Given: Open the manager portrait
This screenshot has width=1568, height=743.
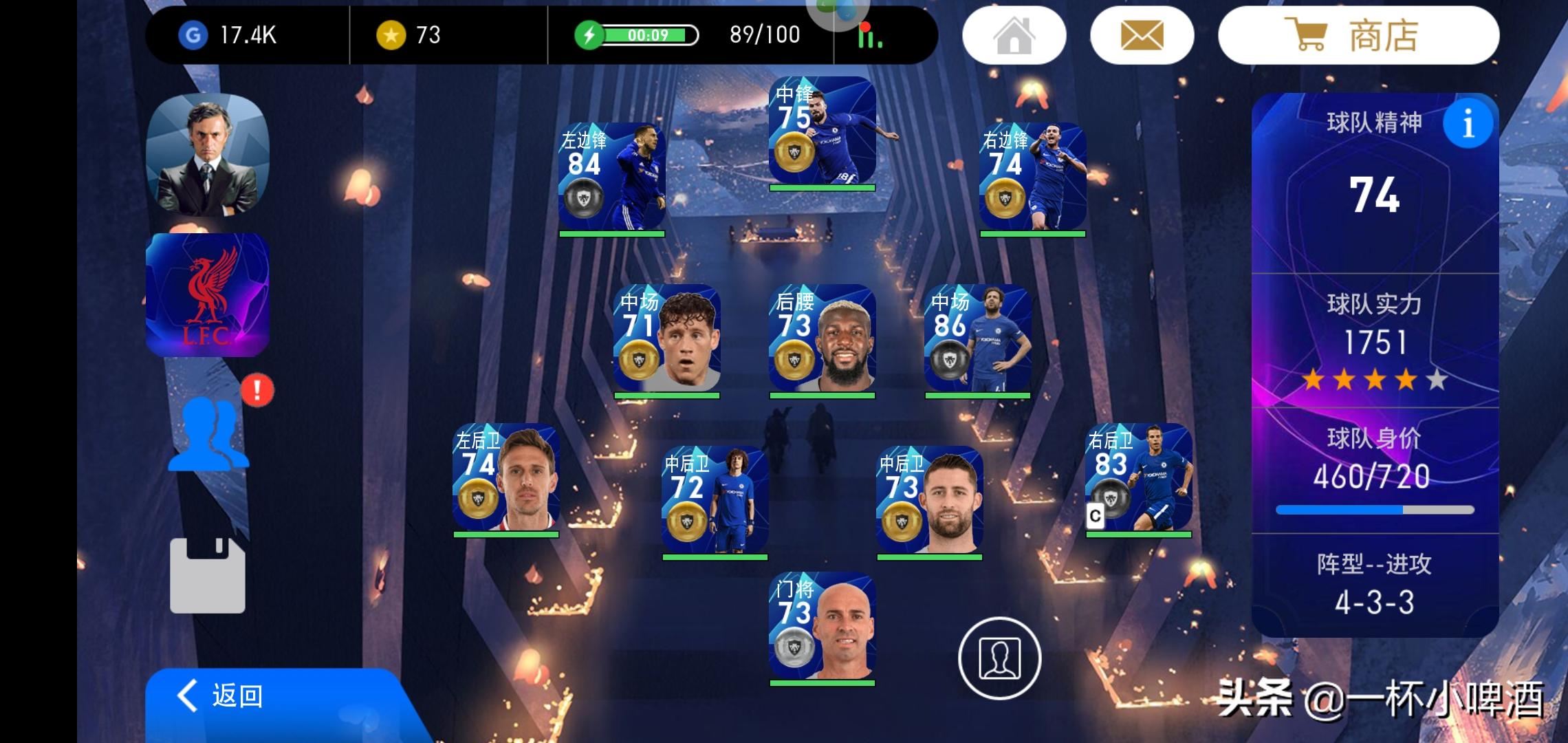Looking at the screenshot, I should tap(207, 155).
